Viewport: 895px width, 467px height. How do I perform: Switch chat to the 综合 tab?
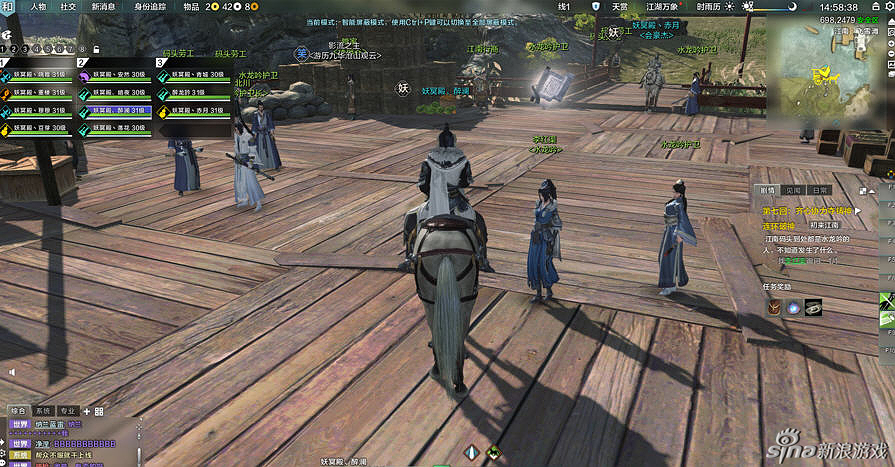pos(17,411)
